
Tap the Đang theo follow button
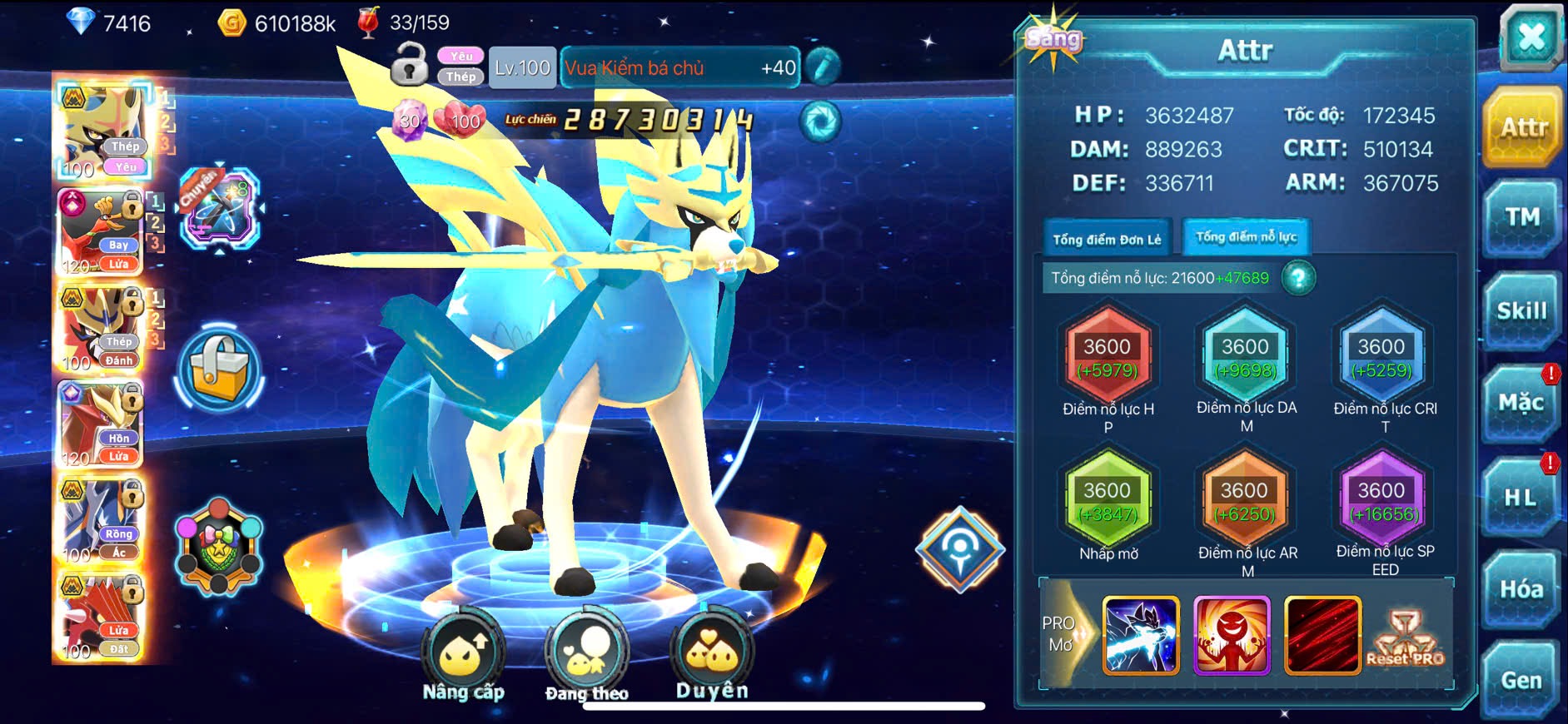tap(586, 657)
